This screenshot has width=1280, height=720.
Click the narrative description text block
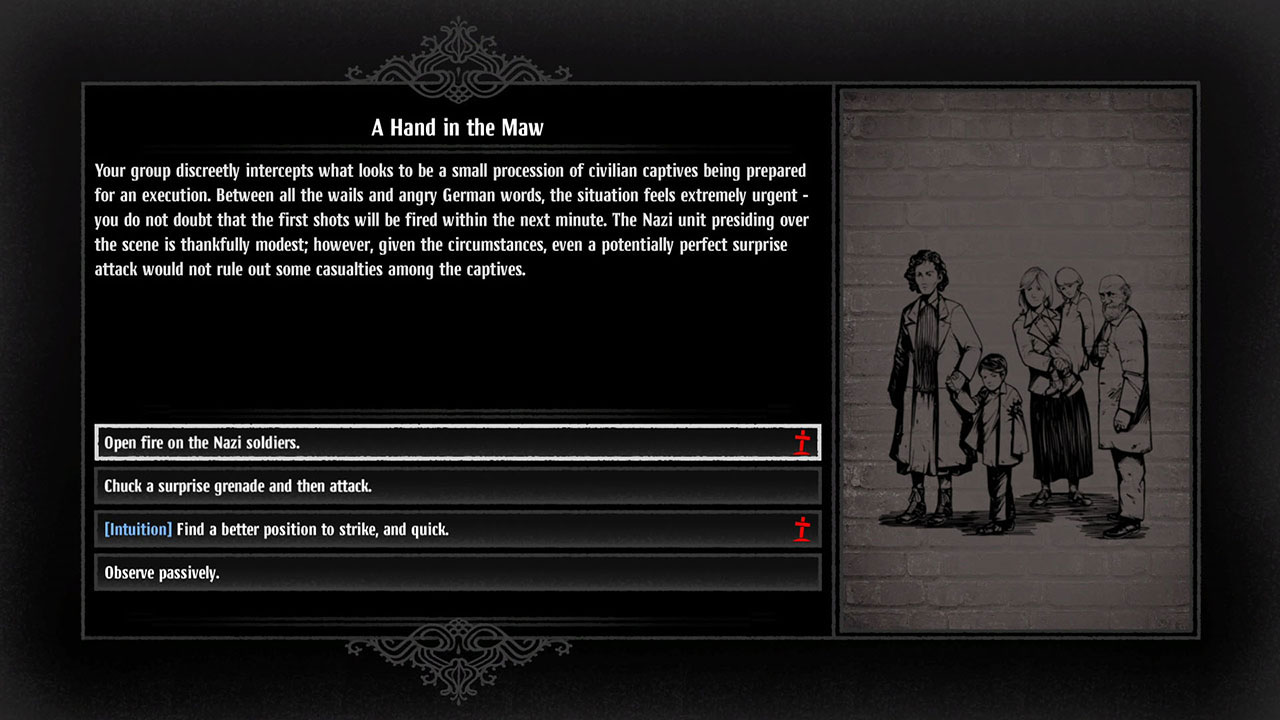(x=450, y=220)
